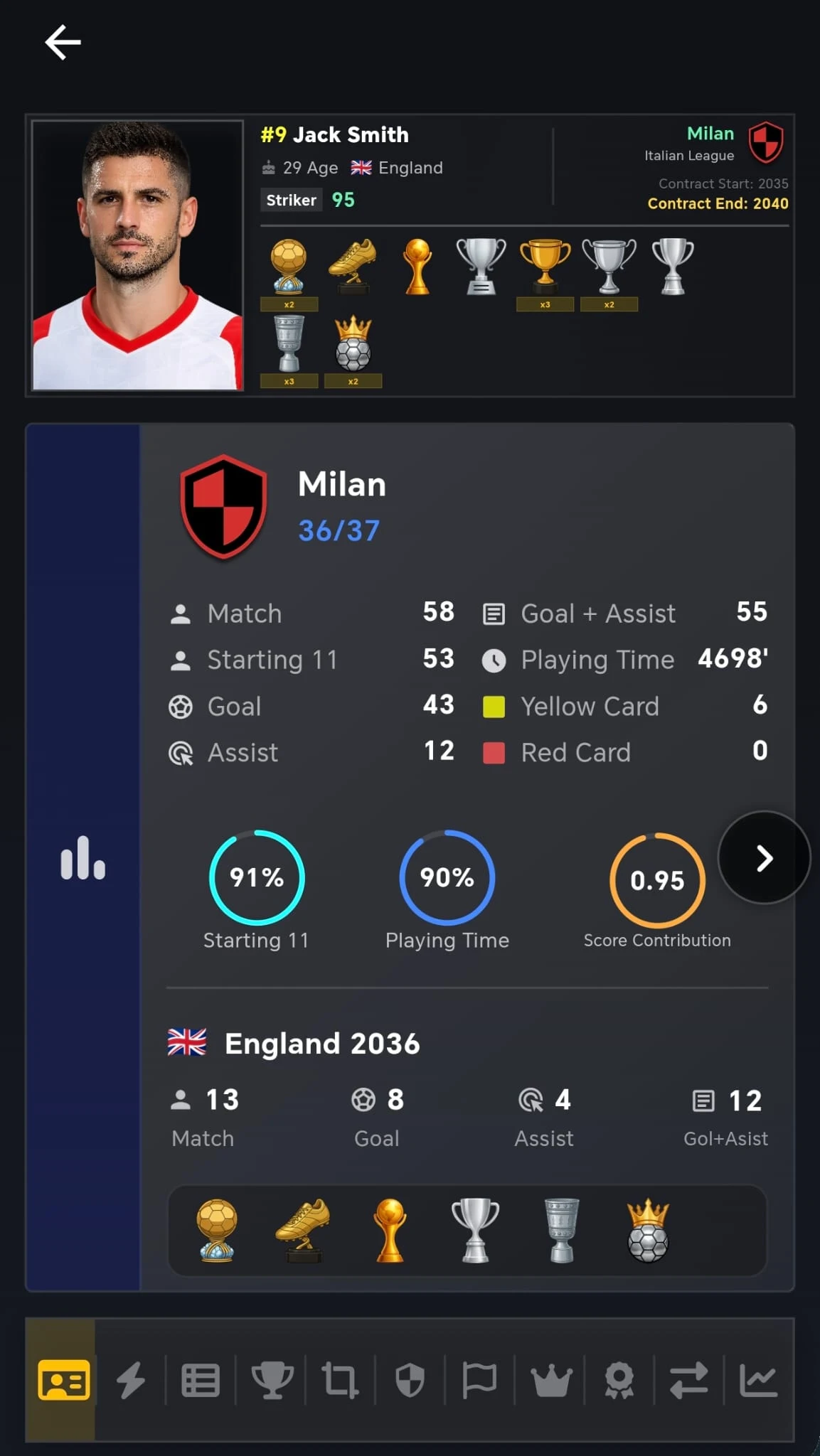Image resolution: width=820 pixels, height=1456 pixels.
Task: Click the large Milan shield crest
Action: click(x=223, y=506)
